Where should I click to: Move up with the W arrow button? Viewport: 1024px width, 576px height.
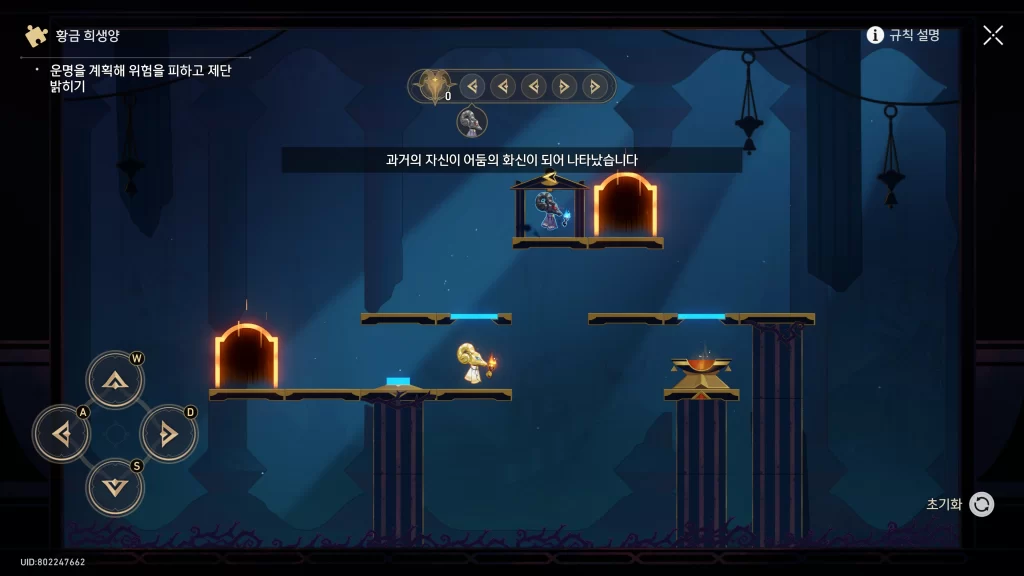tap(115, 380)
